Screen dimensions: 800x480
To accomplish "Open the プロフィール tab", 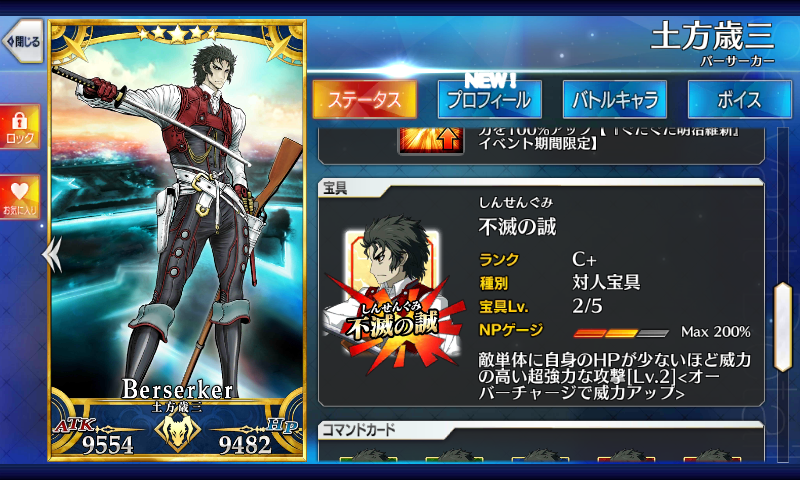I will [489, 100].
